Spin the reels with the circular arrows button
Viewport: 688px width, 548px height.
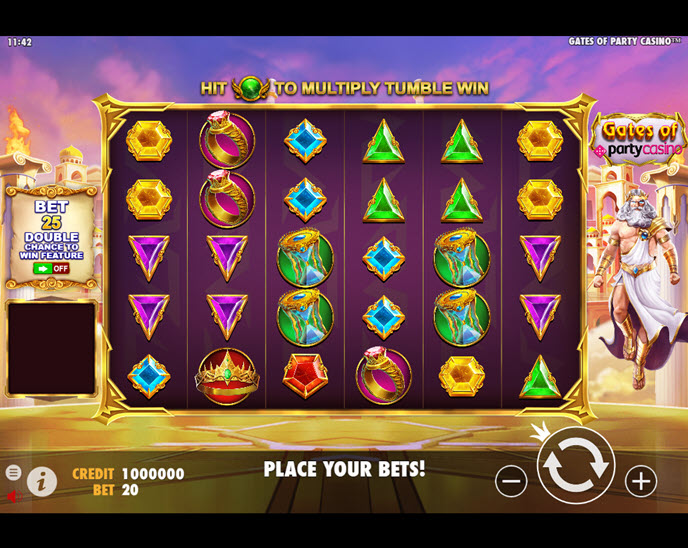pos(575,465)
